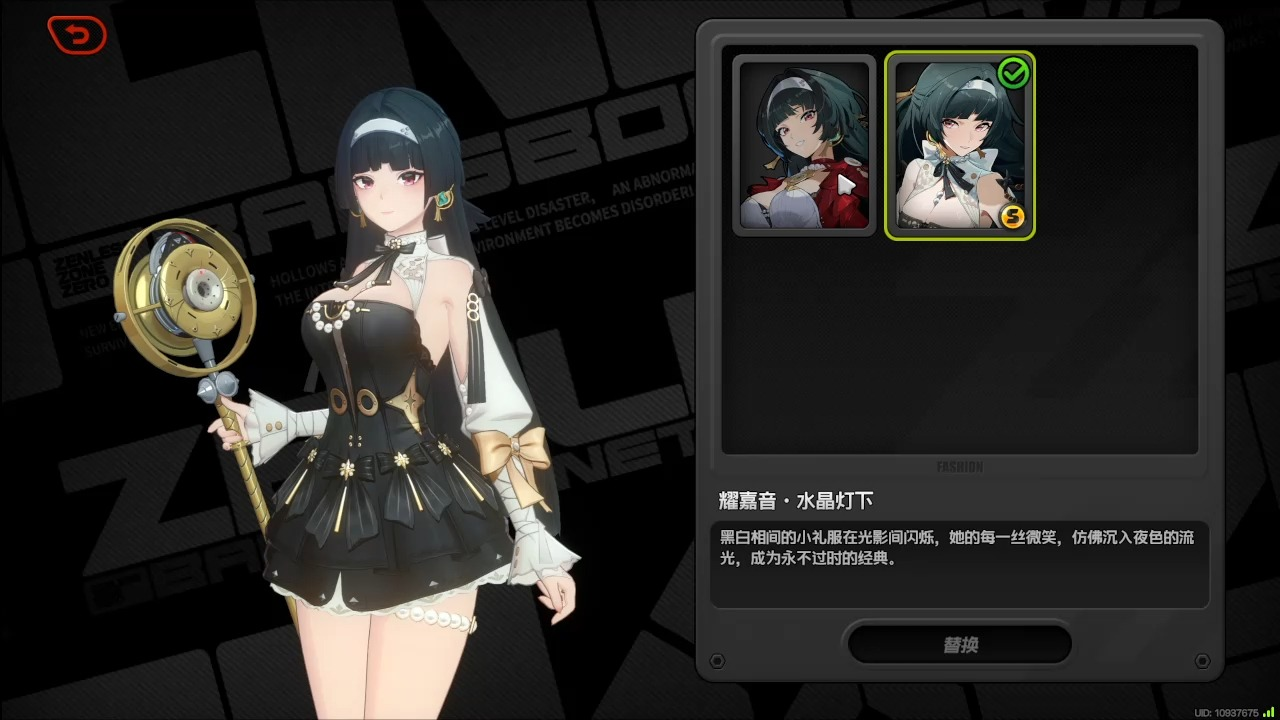Click the 替换 replace button

tap(959, 645)
